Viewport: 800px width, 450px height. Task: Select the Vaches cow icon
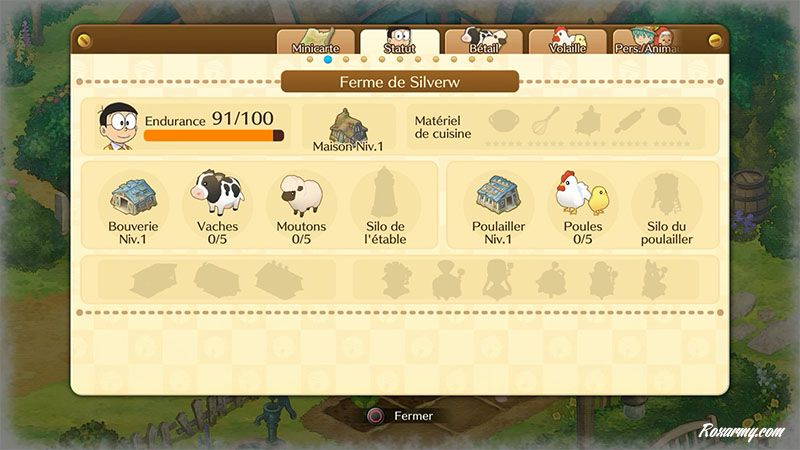218,193
